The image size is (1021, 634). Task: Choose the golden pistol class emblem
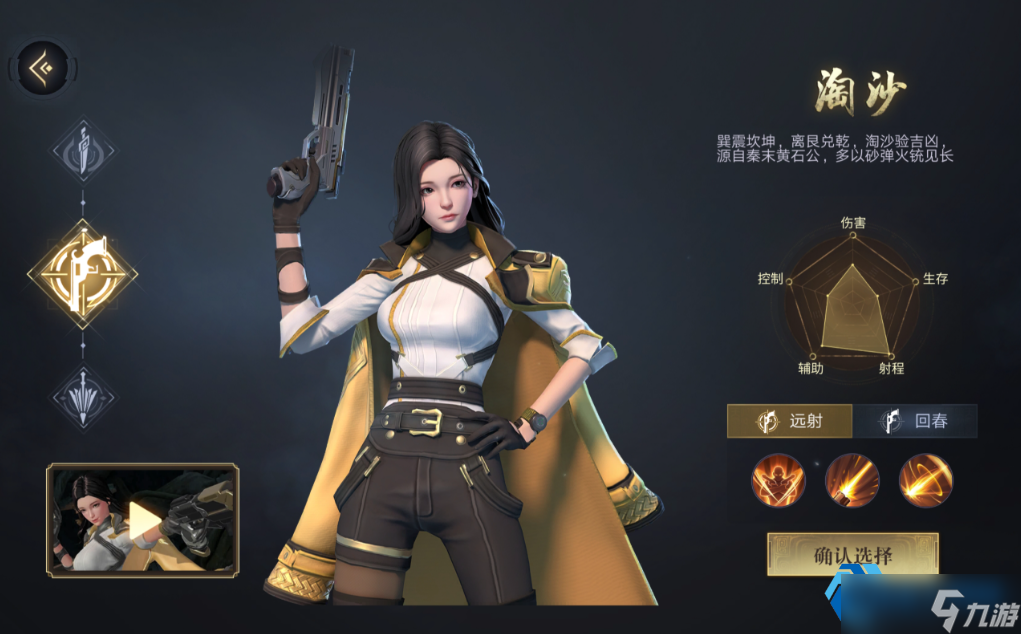(83, 271)
